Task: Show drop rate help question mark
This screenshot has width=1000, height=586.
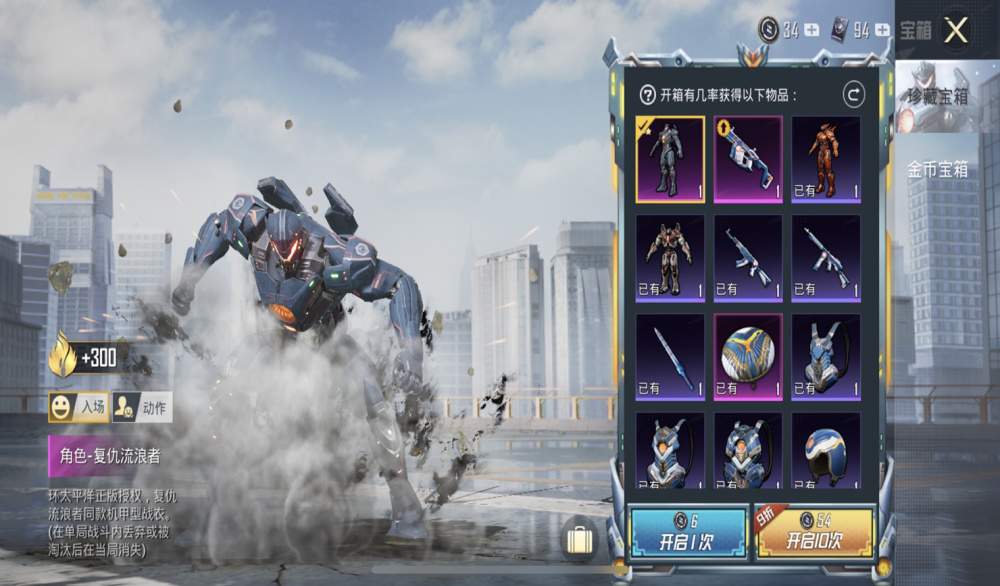Action: pos(648,95)
